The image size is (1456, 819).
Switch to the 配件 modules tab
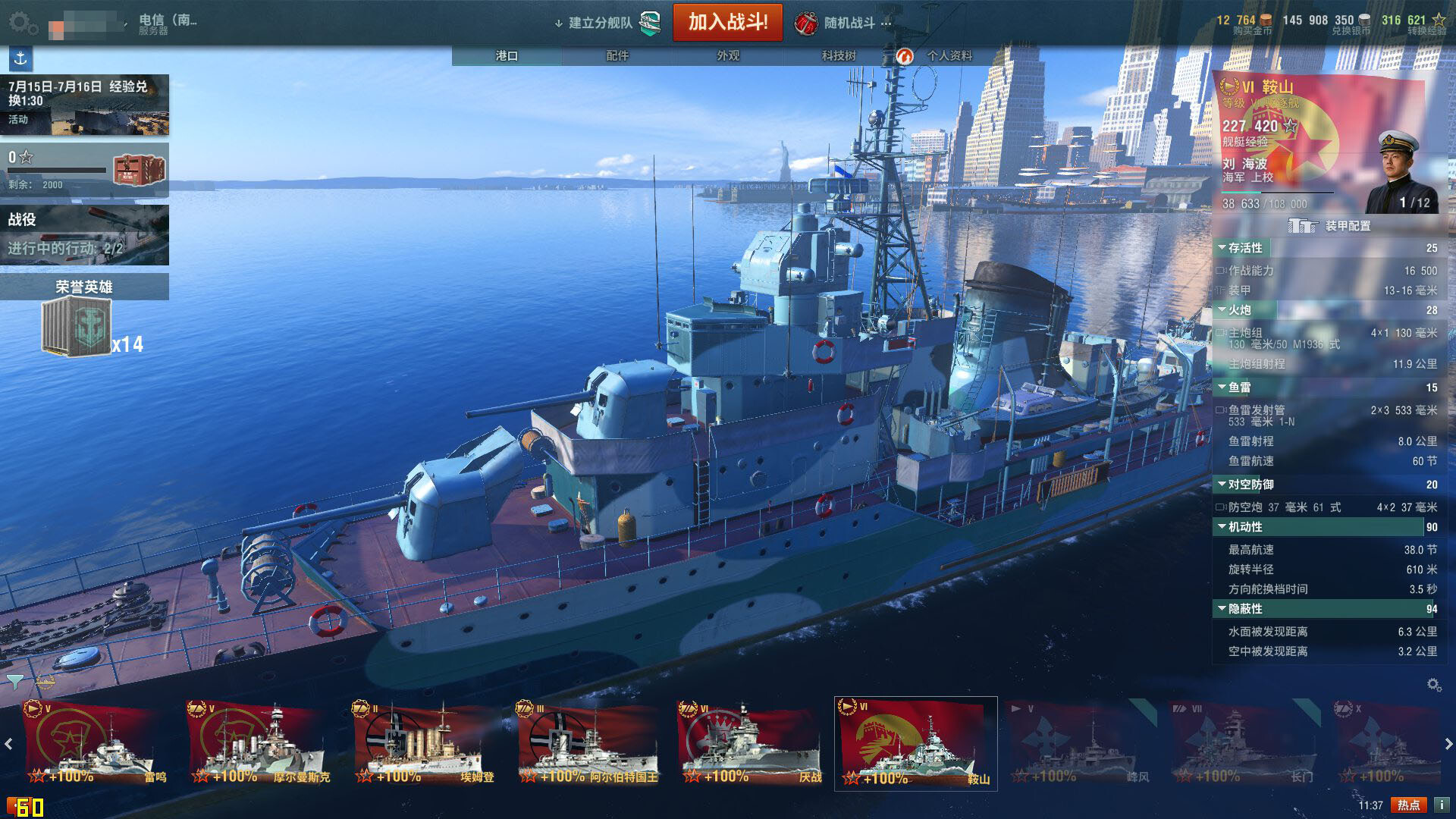(x=617, y=55)
